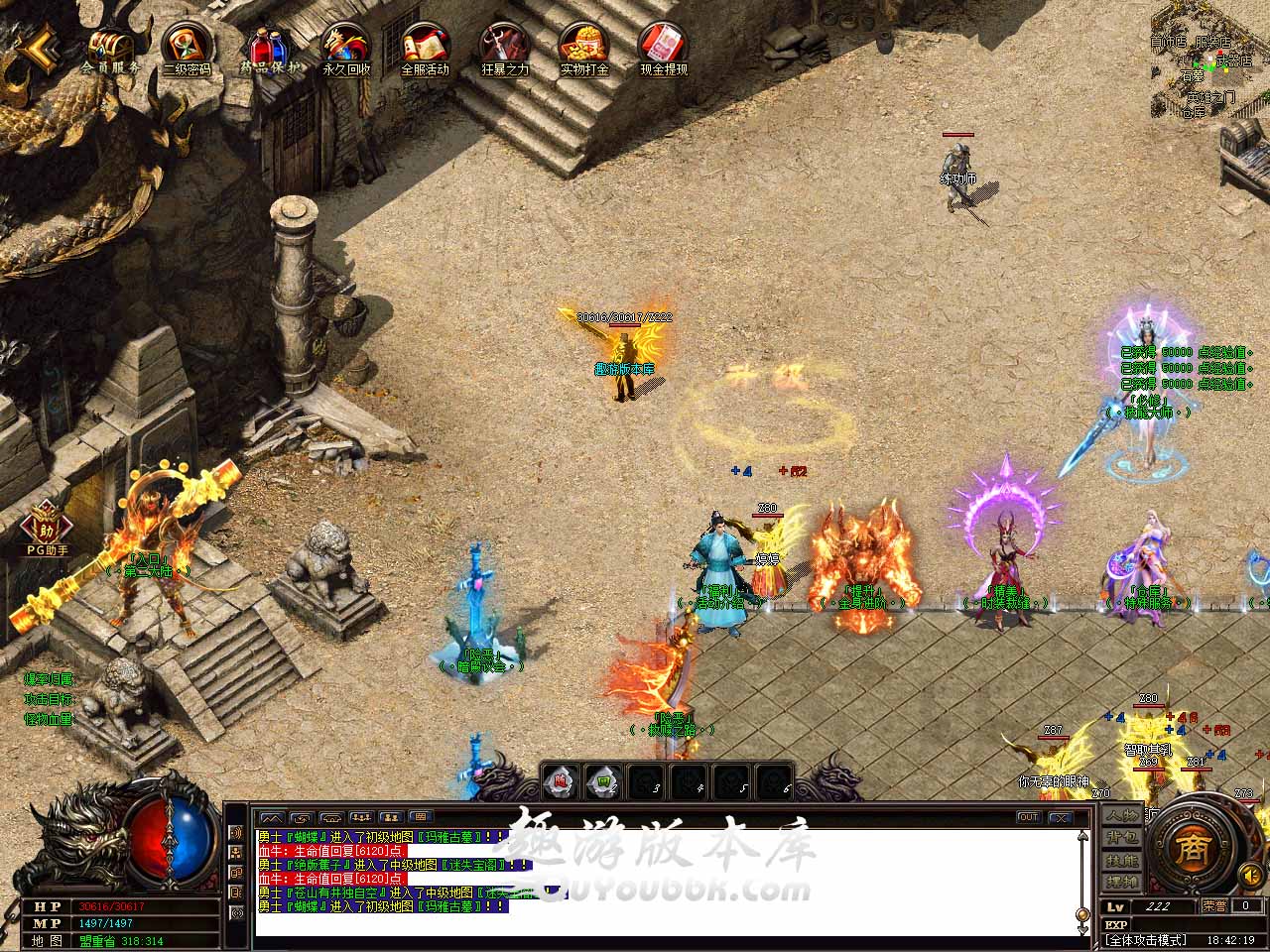1270x952 pixels.
Task: Toggle the sound speaker button
Action: [x=1250, y=876]
